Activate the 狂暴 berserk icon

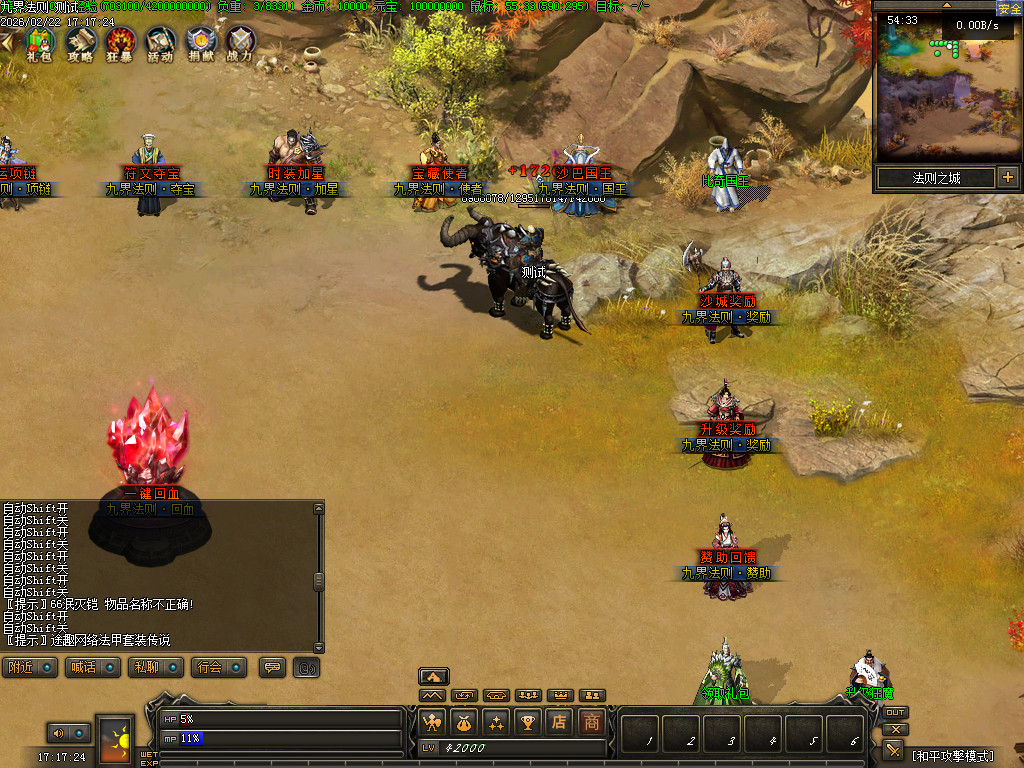pyautogui.click(x=121, y=41)
